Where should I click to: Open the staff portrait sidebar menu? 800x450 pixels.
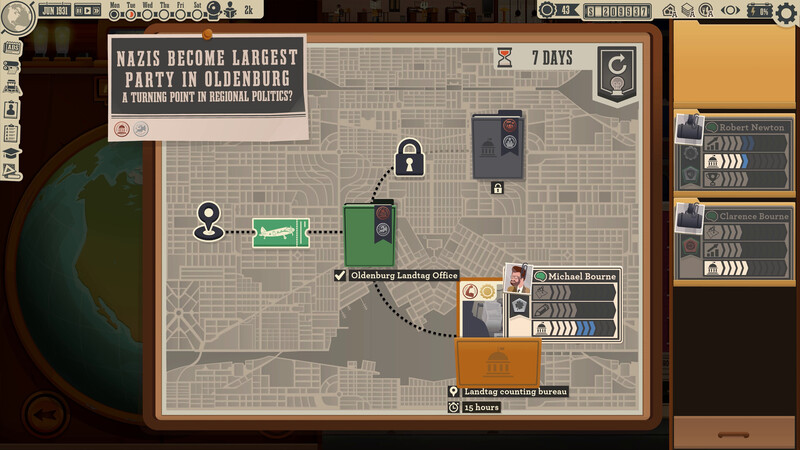tap(13, 108)
